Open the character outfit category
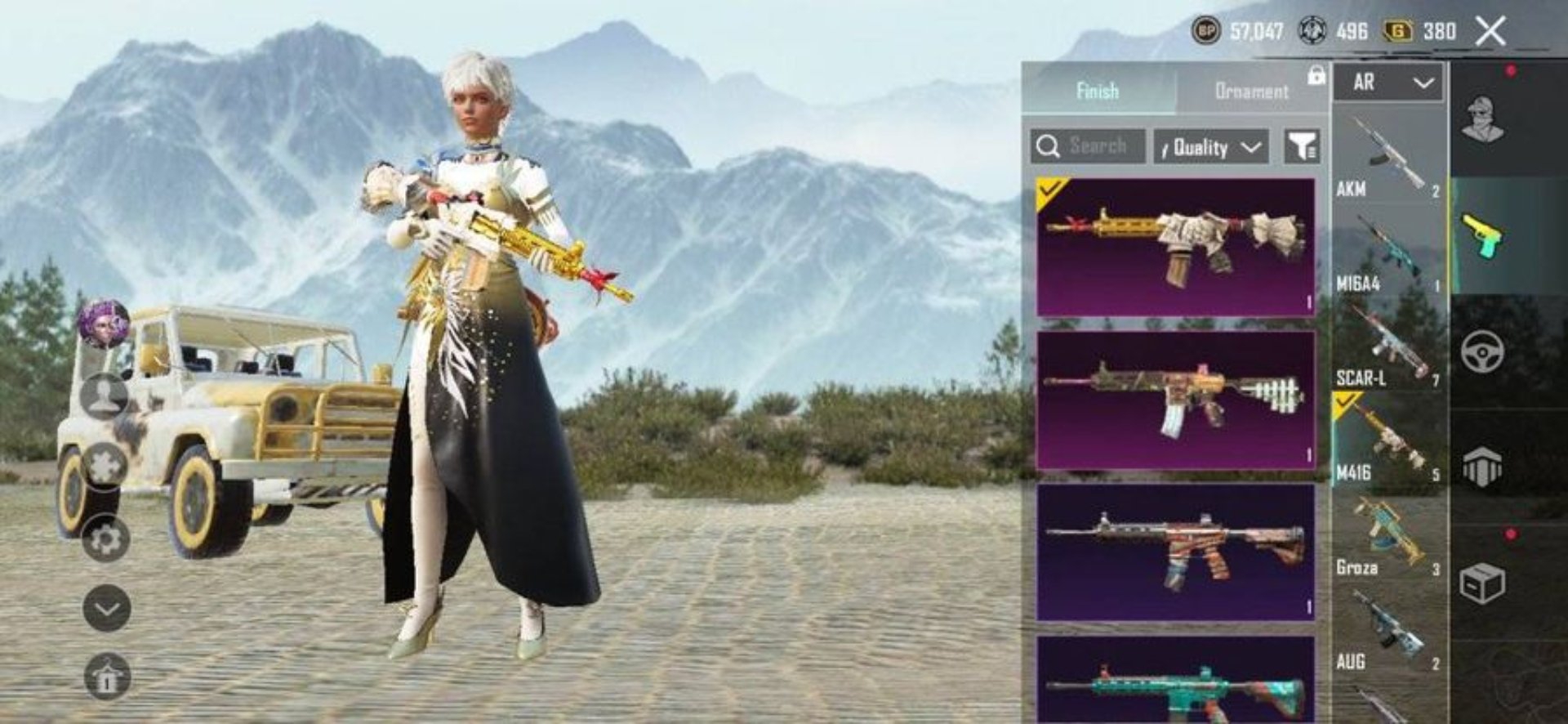The height and width of the screenshot is (724, 1568). coord(1483,120)
